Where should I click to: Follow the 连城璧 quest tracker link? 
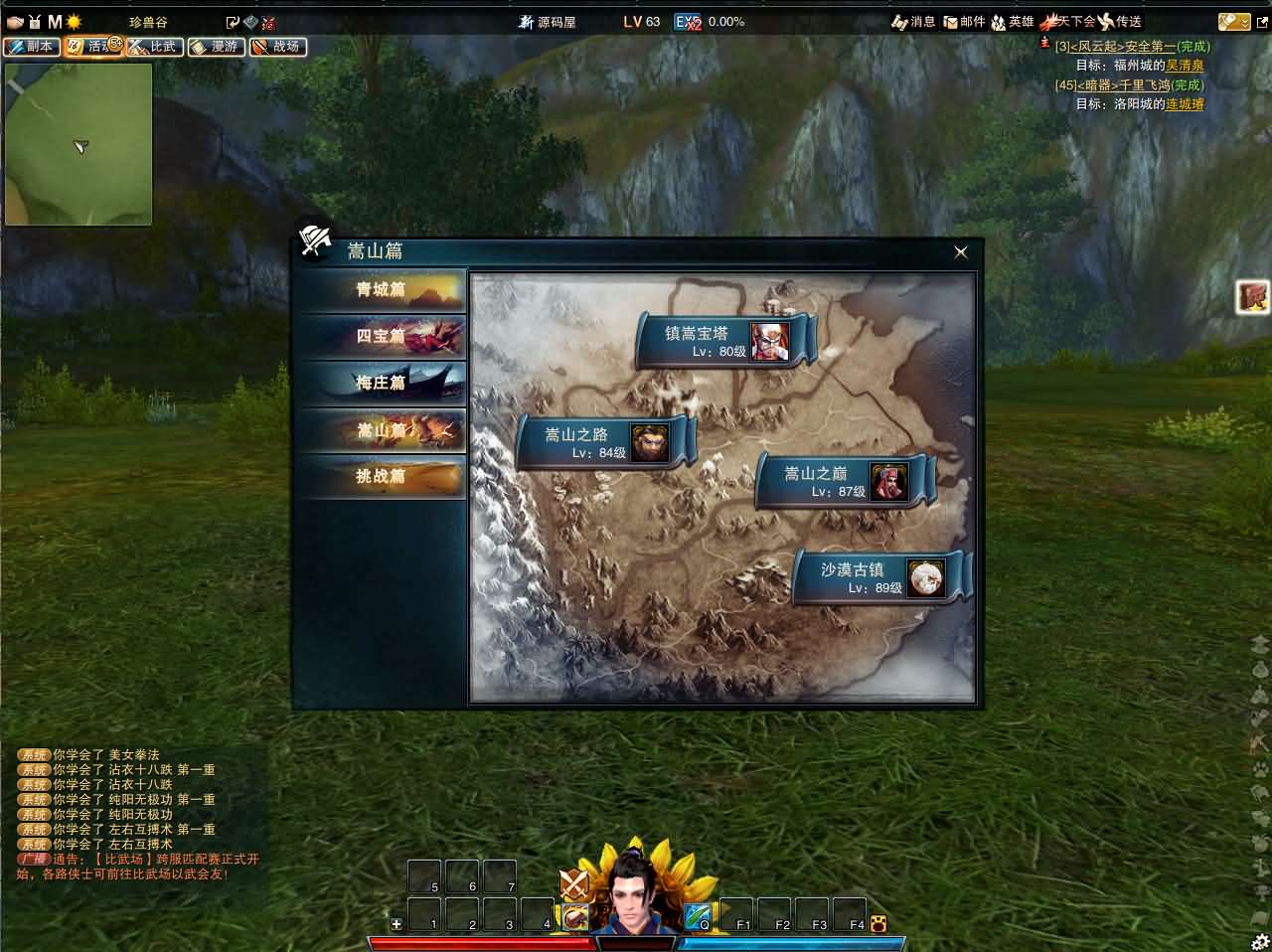pos(1185,103)
